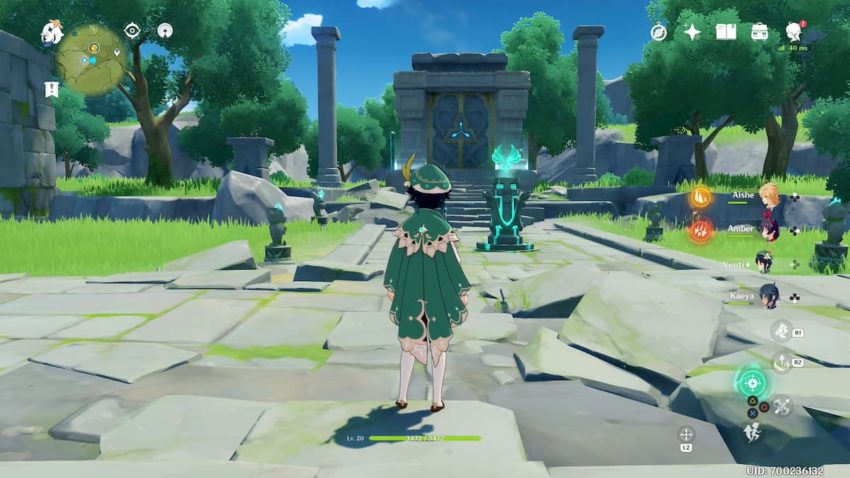The height and width of the screenshot is (478, 850).
Task: Trigger the glowing green elemental skill
Action: click(750, 381)
